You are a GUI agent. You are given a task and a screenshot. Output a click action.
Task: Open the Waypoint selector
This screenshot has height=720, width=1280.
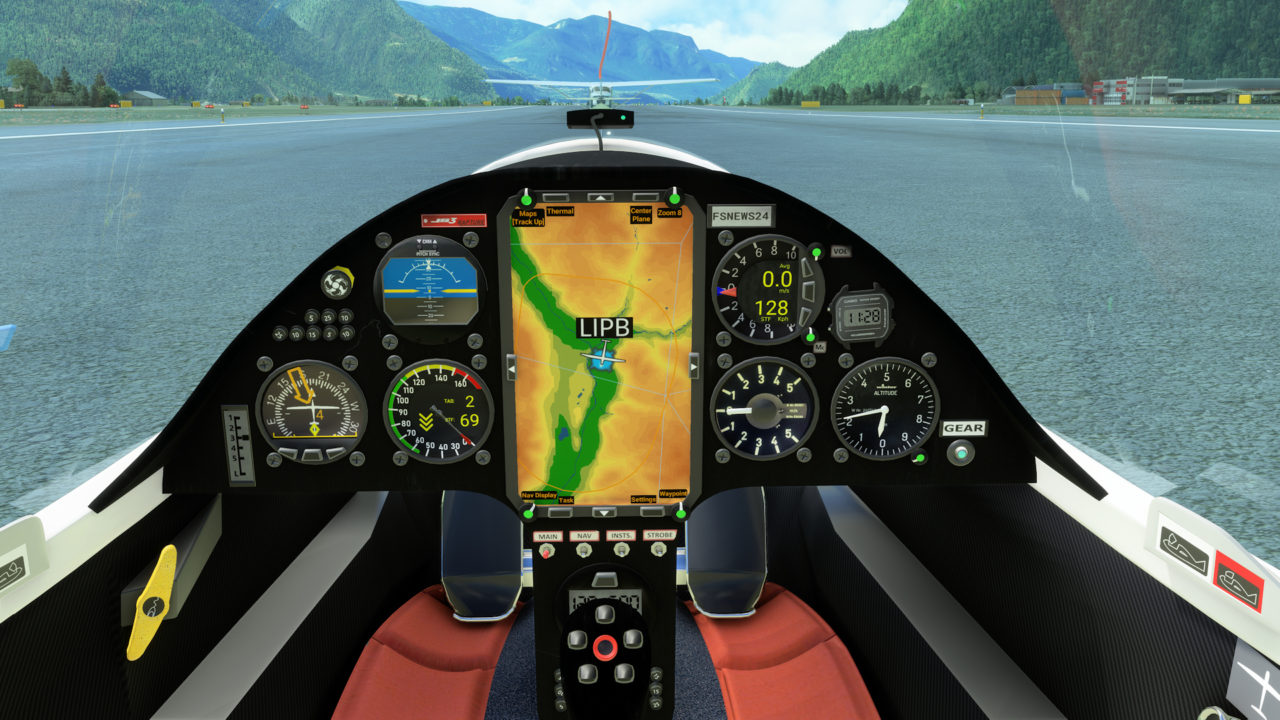[680, 513]
